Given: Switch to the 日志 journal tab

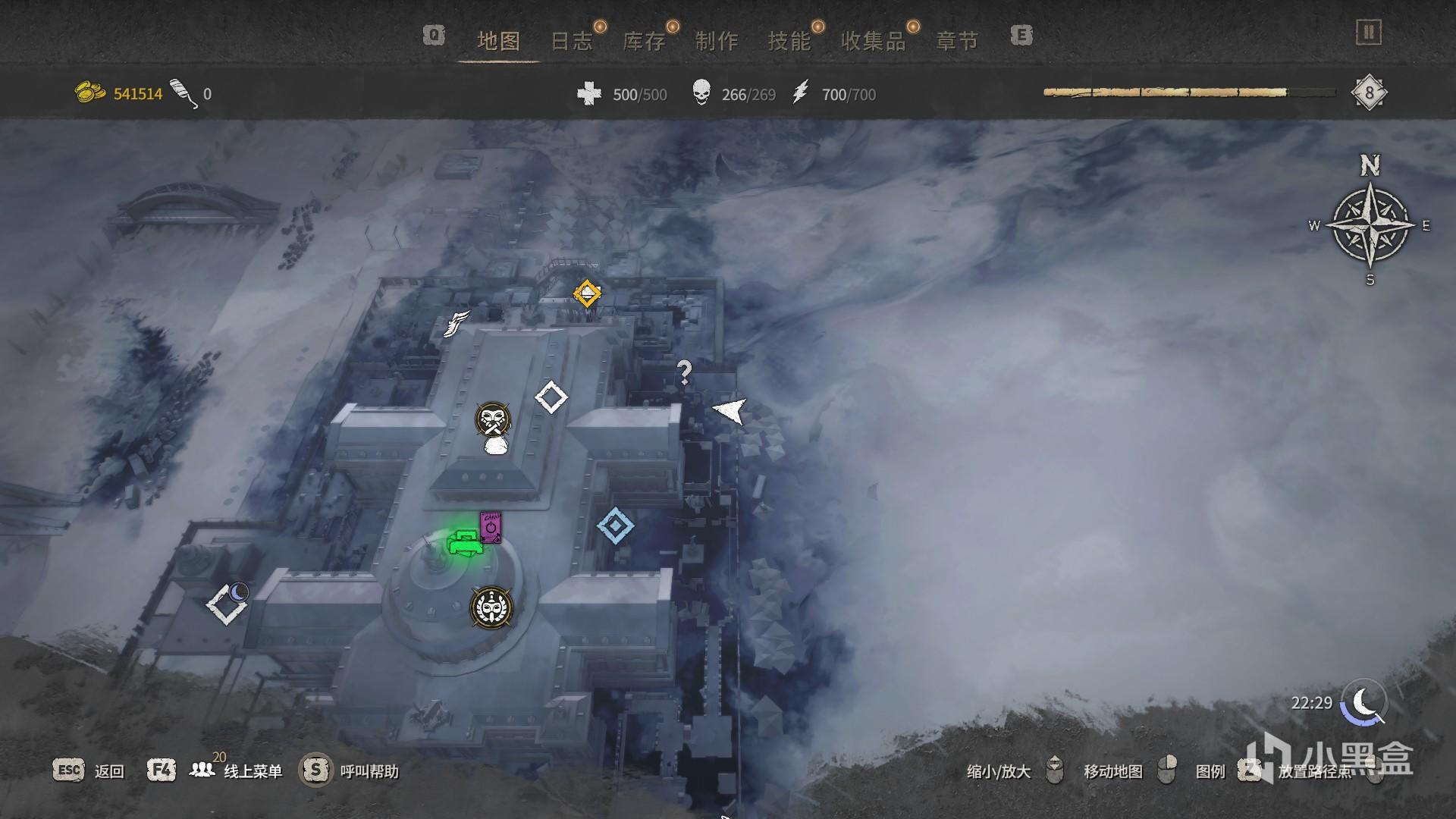Looking at the screenshot, I should pyautogui.click(x=571, y=41).
